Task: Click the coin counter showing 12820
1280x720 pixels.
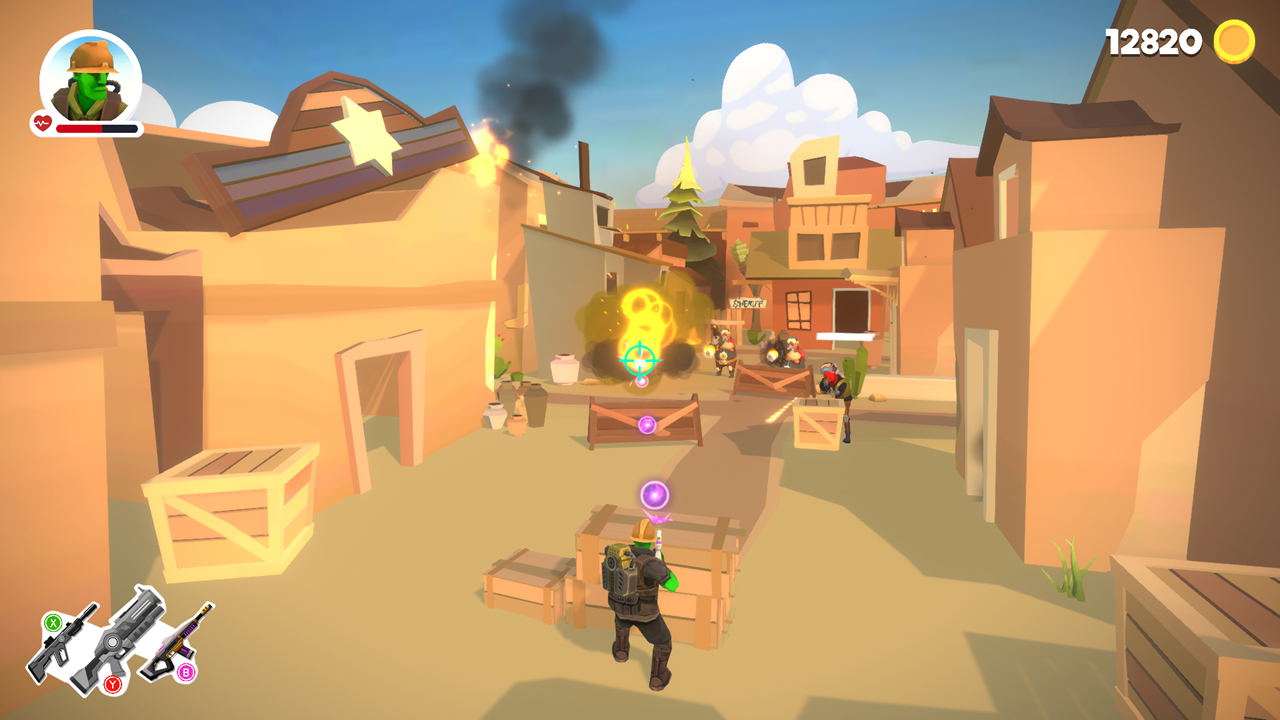Action: pyautogui.click(x=1152, y=40)
